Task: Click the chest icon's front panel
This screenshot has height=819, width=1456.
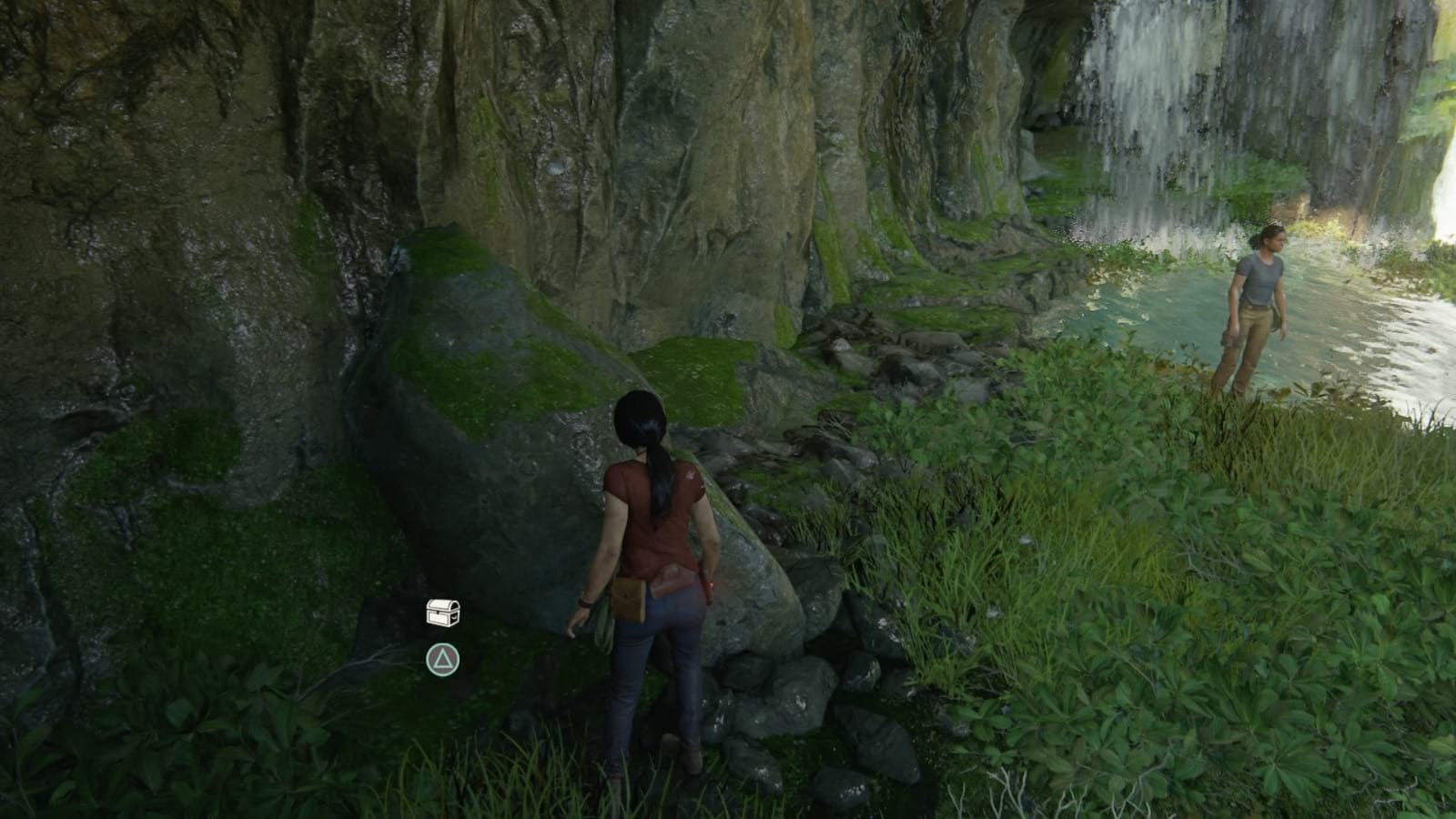Action: pyautogui.click(x=438, y=619)
